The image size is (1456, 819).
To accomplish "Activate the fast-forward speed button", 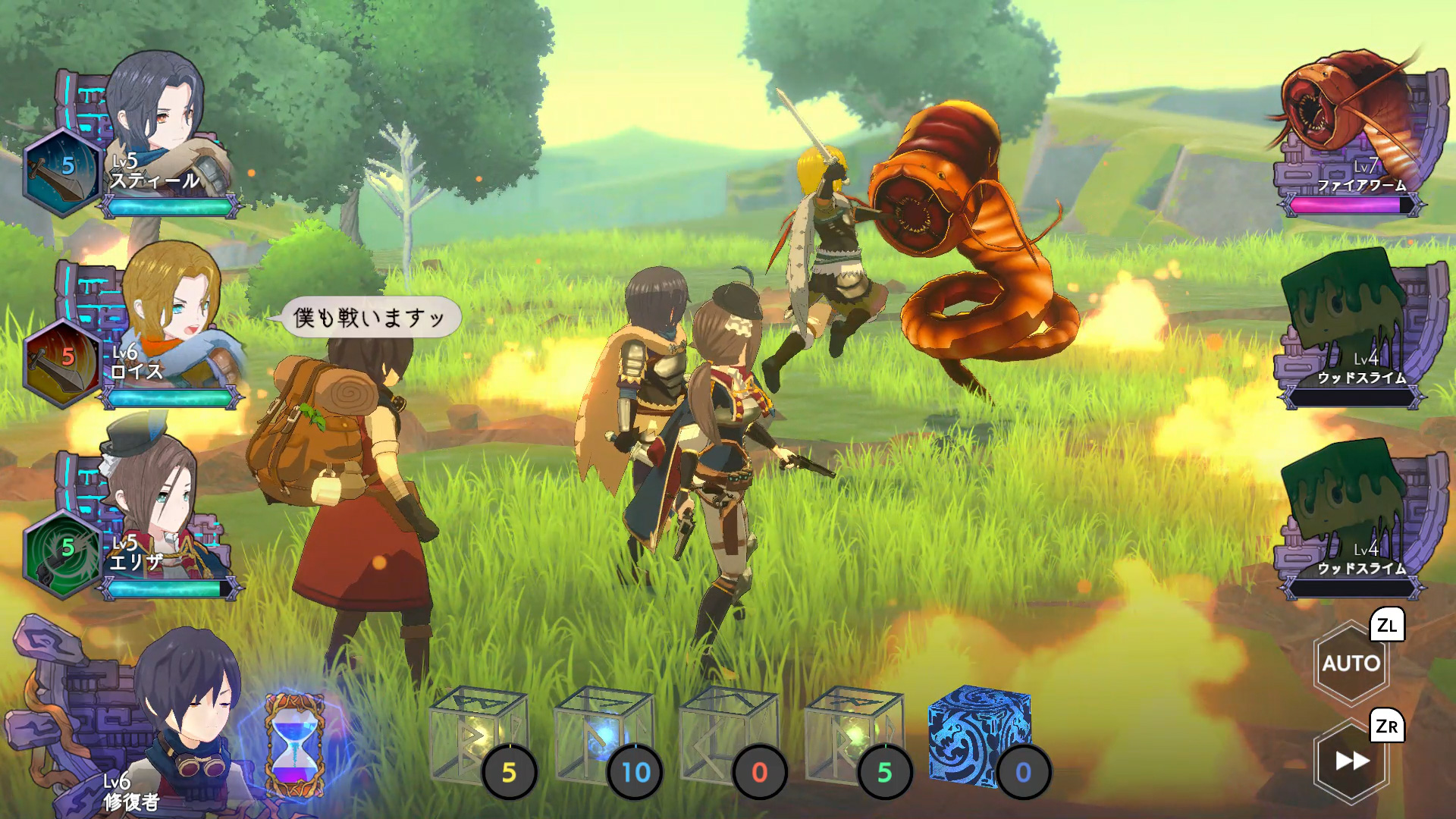I will pyautogui.click(x=1352, y=761).
